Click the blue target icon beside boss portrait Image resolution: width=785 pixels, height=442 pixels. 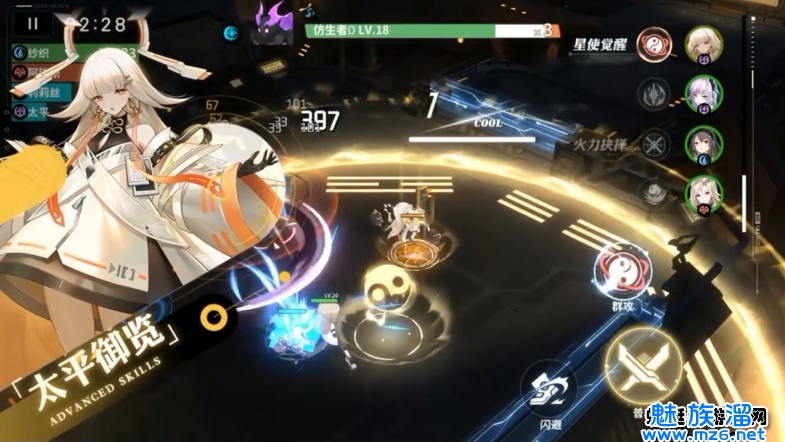pyautogui.click(x=232, y=31)
